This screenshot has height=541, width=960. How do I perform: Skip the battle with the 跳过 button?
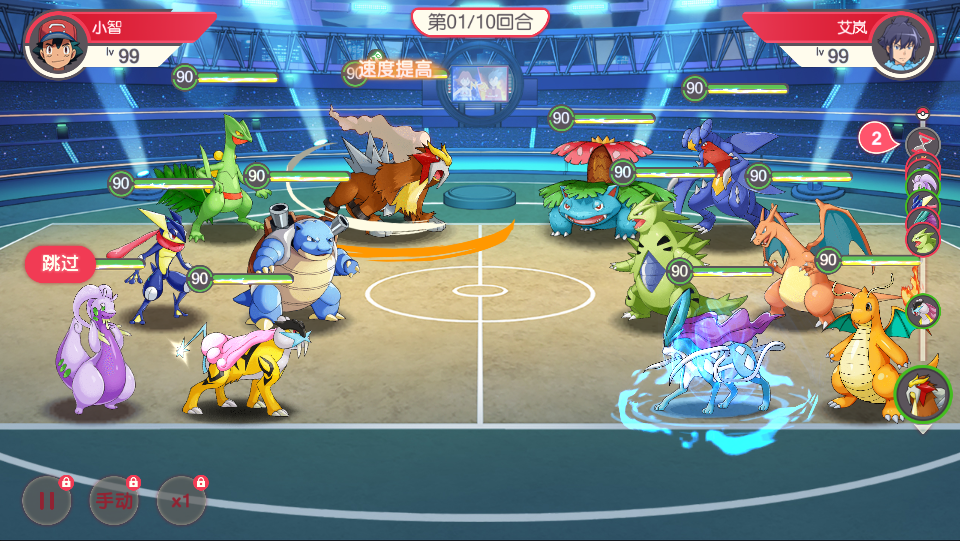coord(59,264)
